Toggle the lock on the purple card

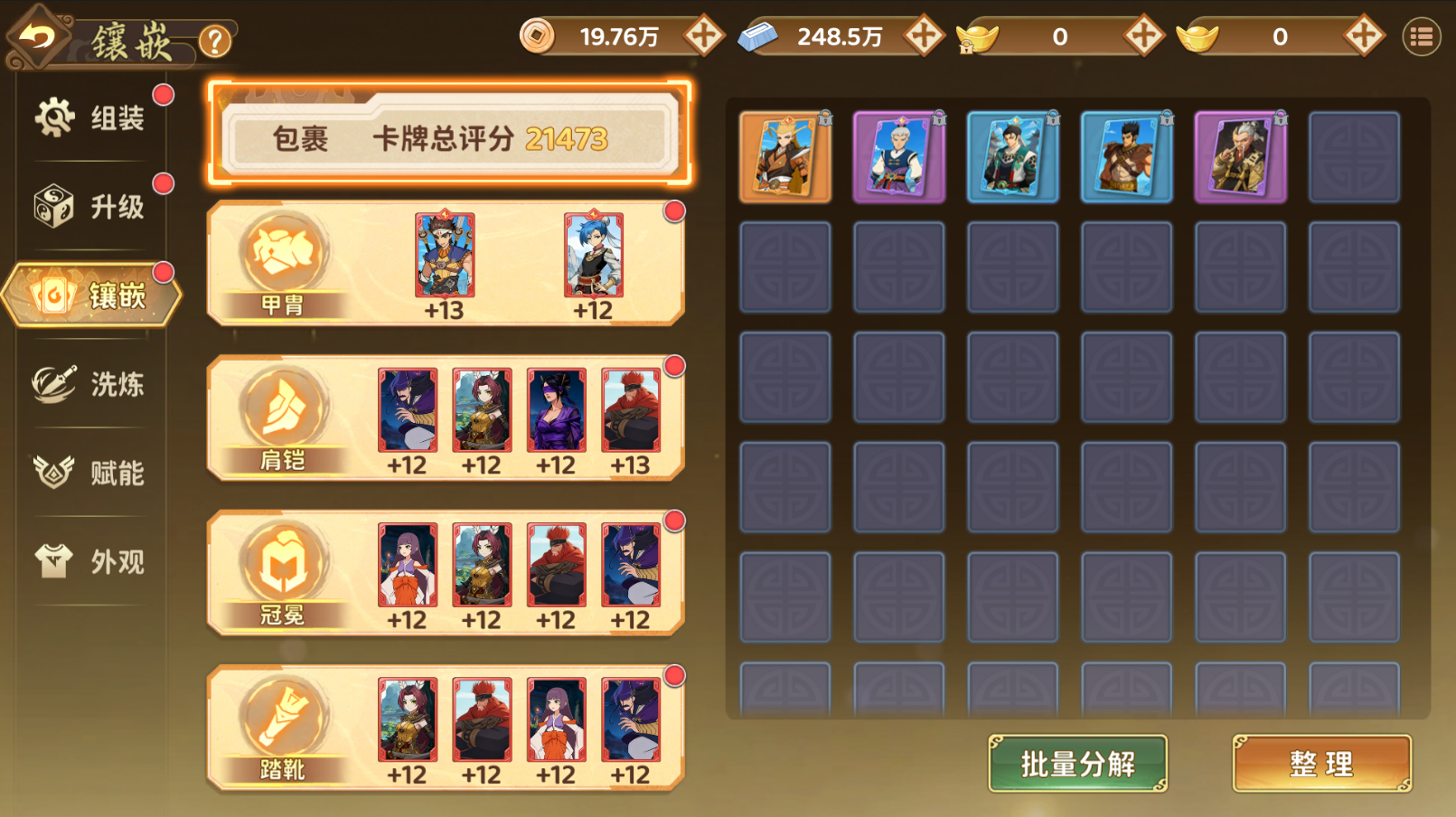pyautogui.click(x=938, y=117)
